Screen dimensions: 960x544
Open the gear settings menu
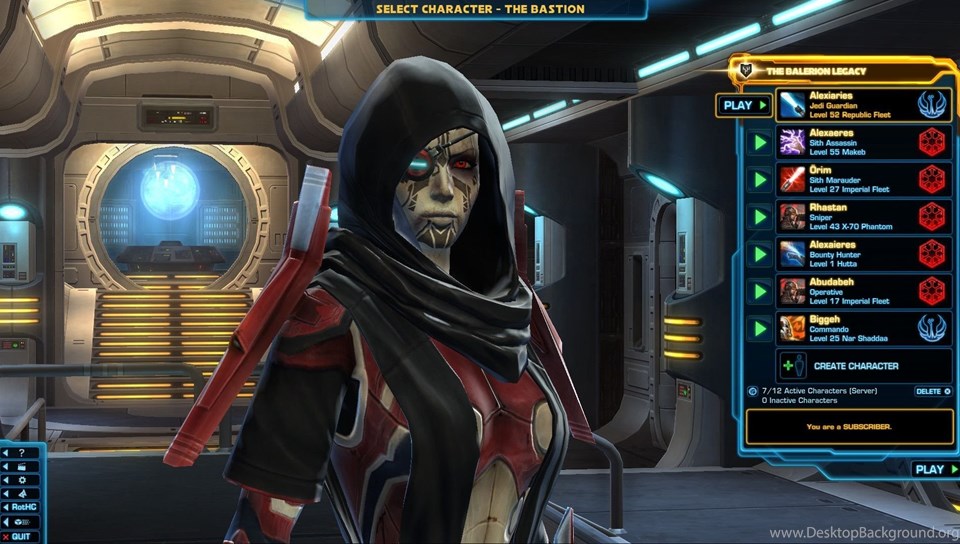coord(21,480)
